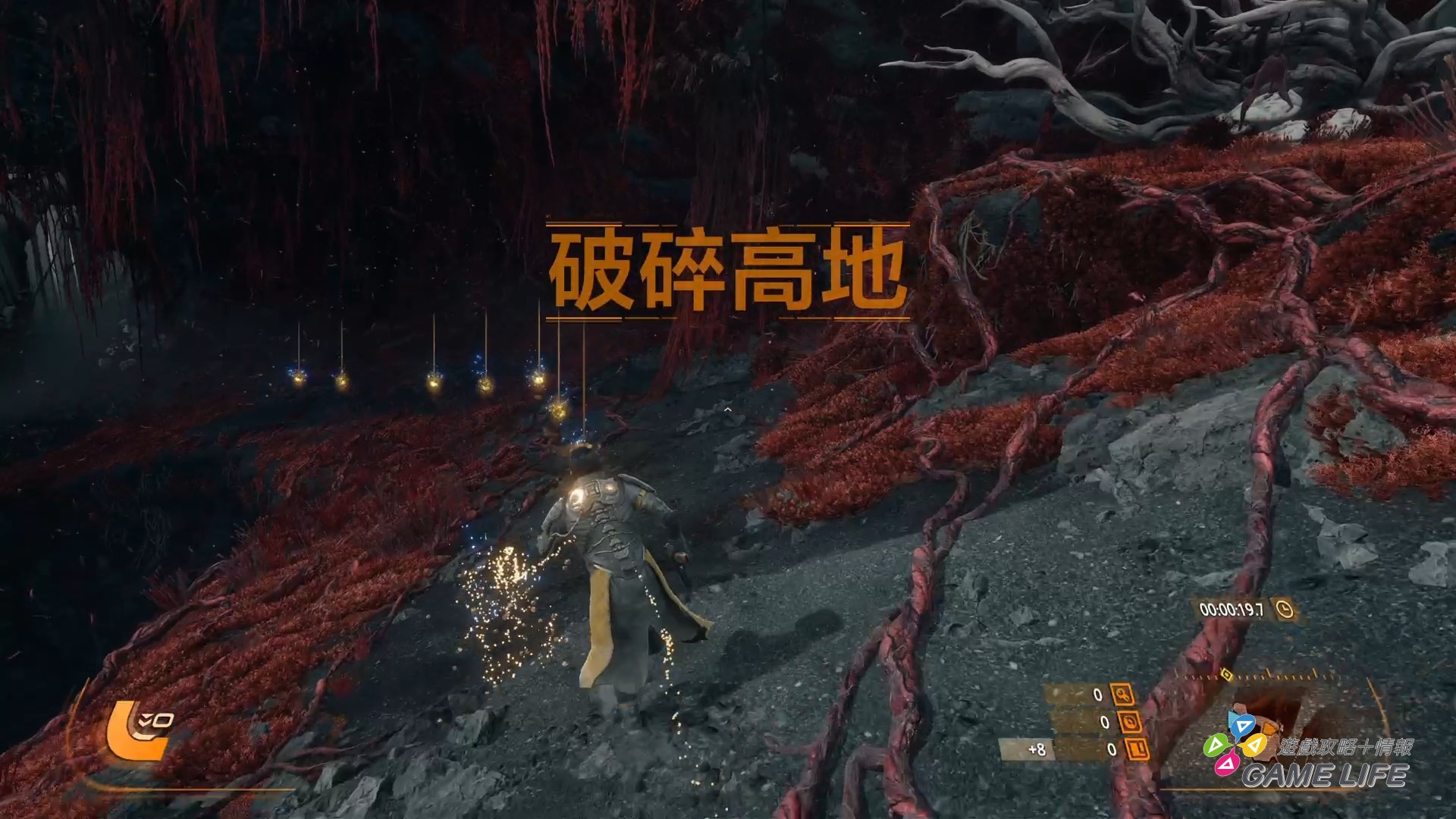Click the notch marker above the stamina bar
The height and width of the screenshot is (819, 1456).
(x=1268, y=671)
